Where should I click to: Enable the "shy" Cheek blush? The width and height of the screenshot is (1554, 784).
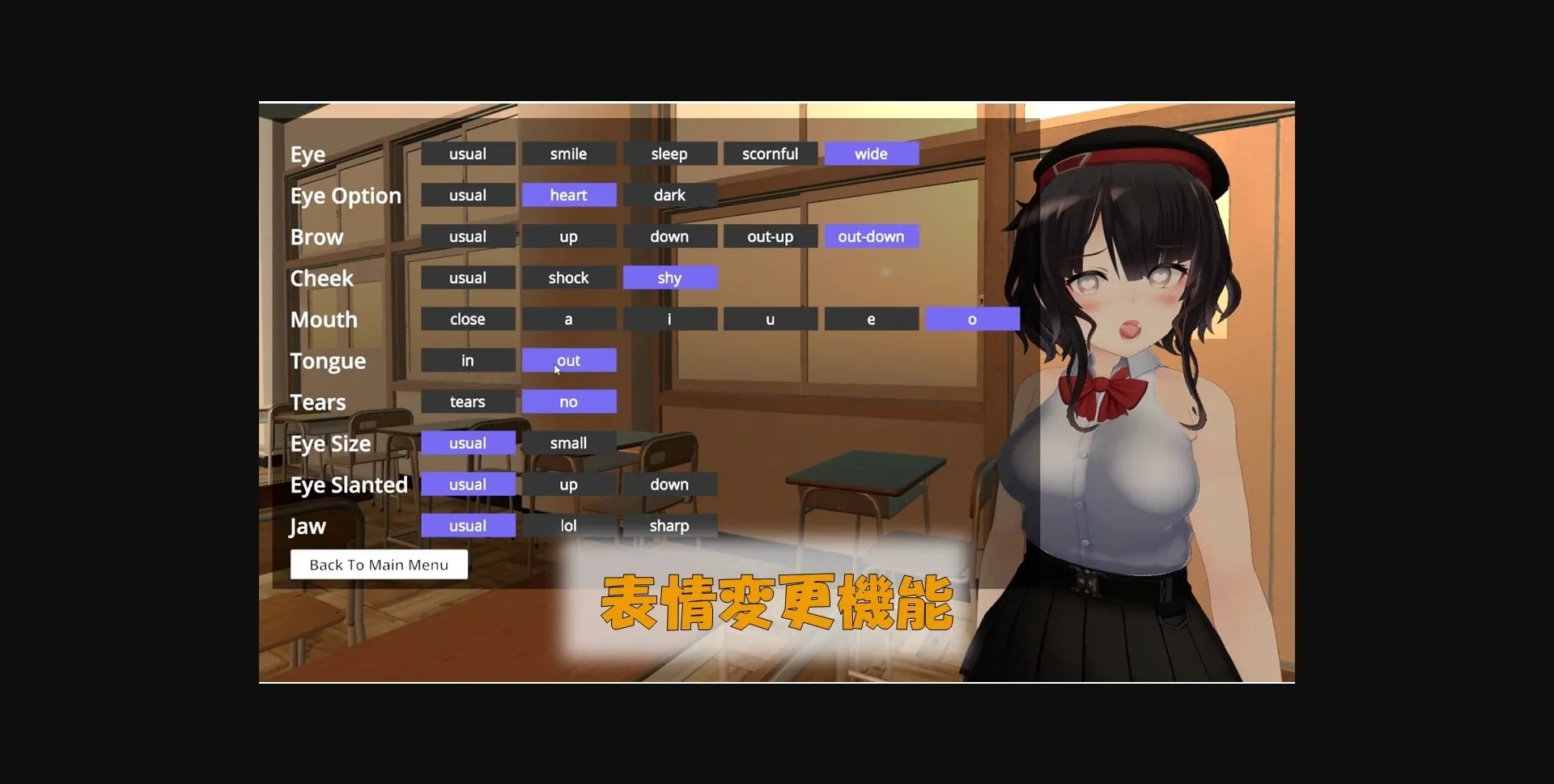tap(669, 278)
